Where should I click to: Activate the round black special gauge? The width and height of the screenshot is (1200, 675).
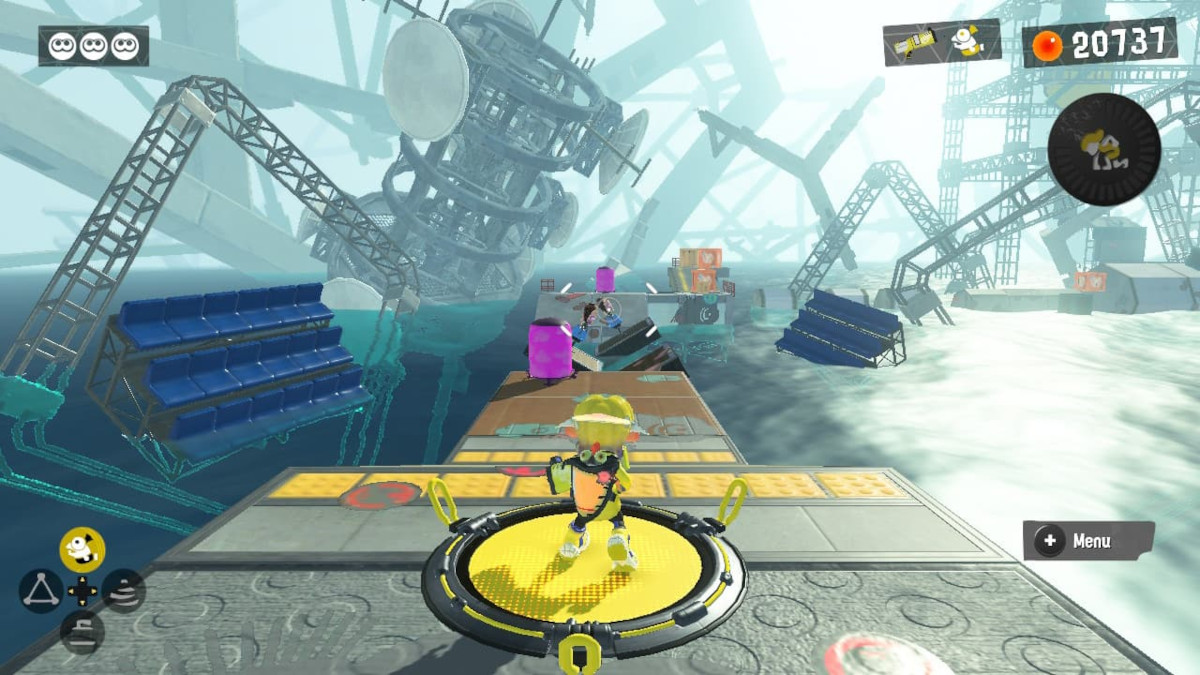pos(1104,150)
